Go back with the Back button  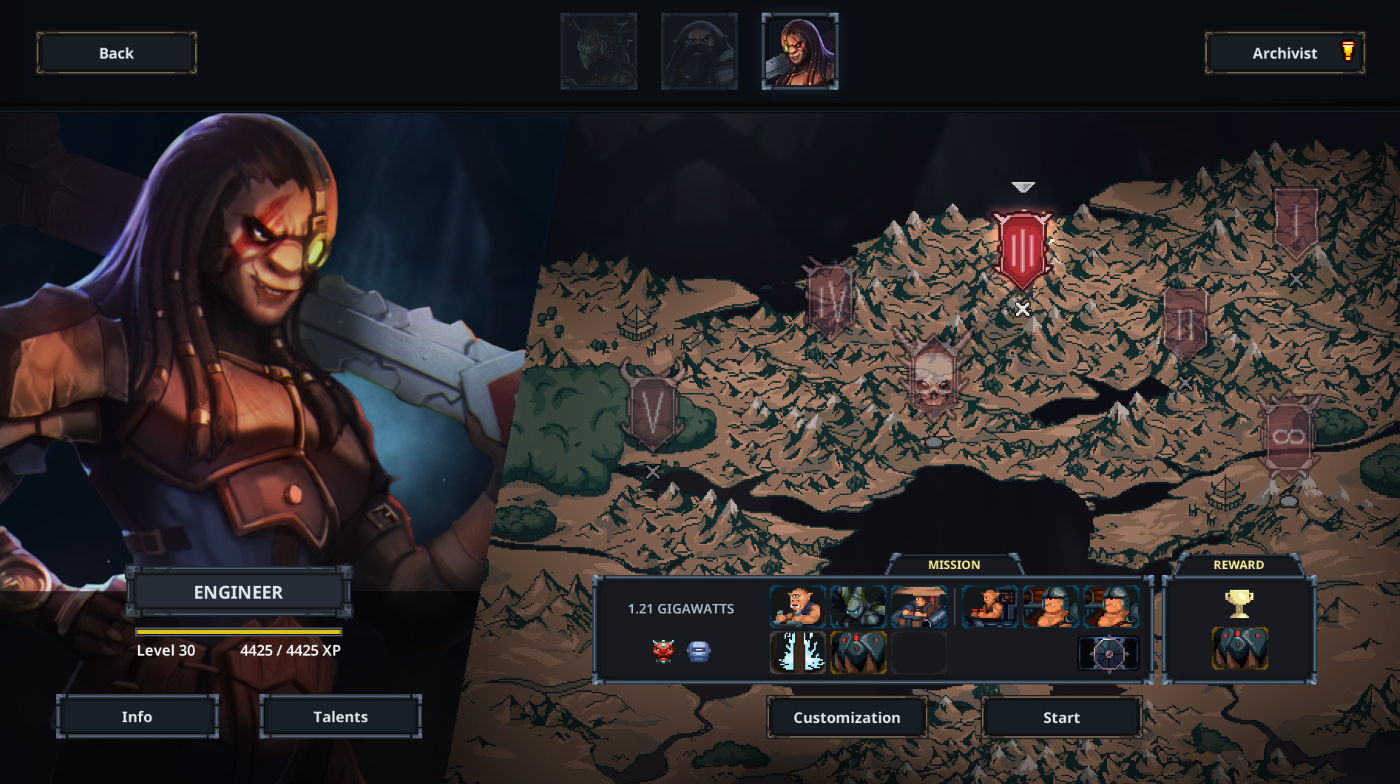[x=116, y=53]
